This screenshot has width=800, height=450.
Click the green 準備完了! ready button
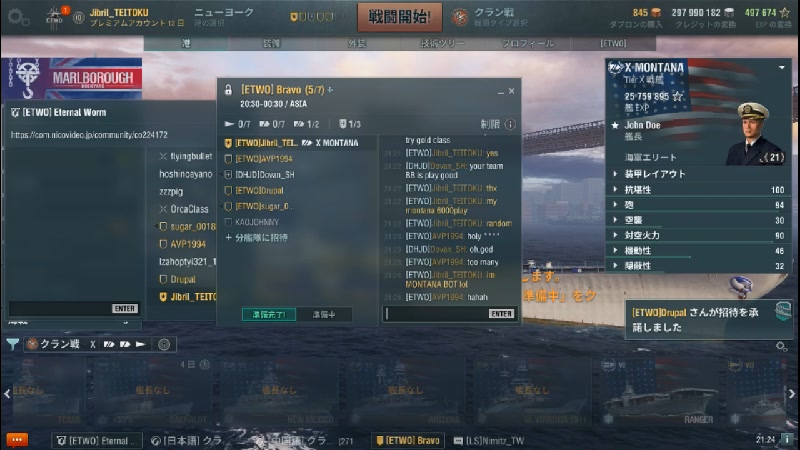pos(269,314)
